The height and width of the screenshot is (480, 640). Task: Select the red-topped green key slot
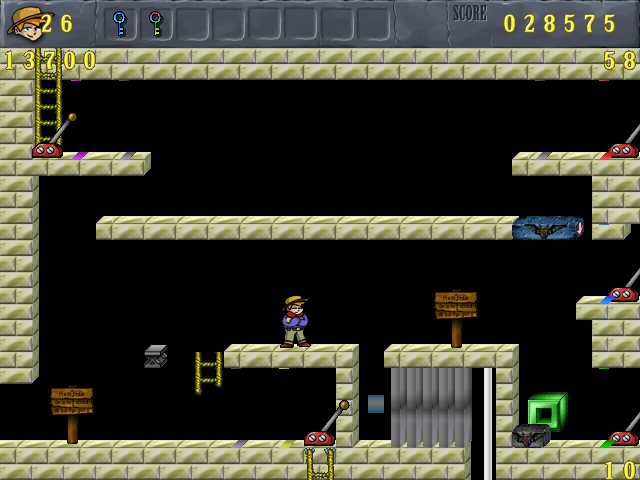155,23
